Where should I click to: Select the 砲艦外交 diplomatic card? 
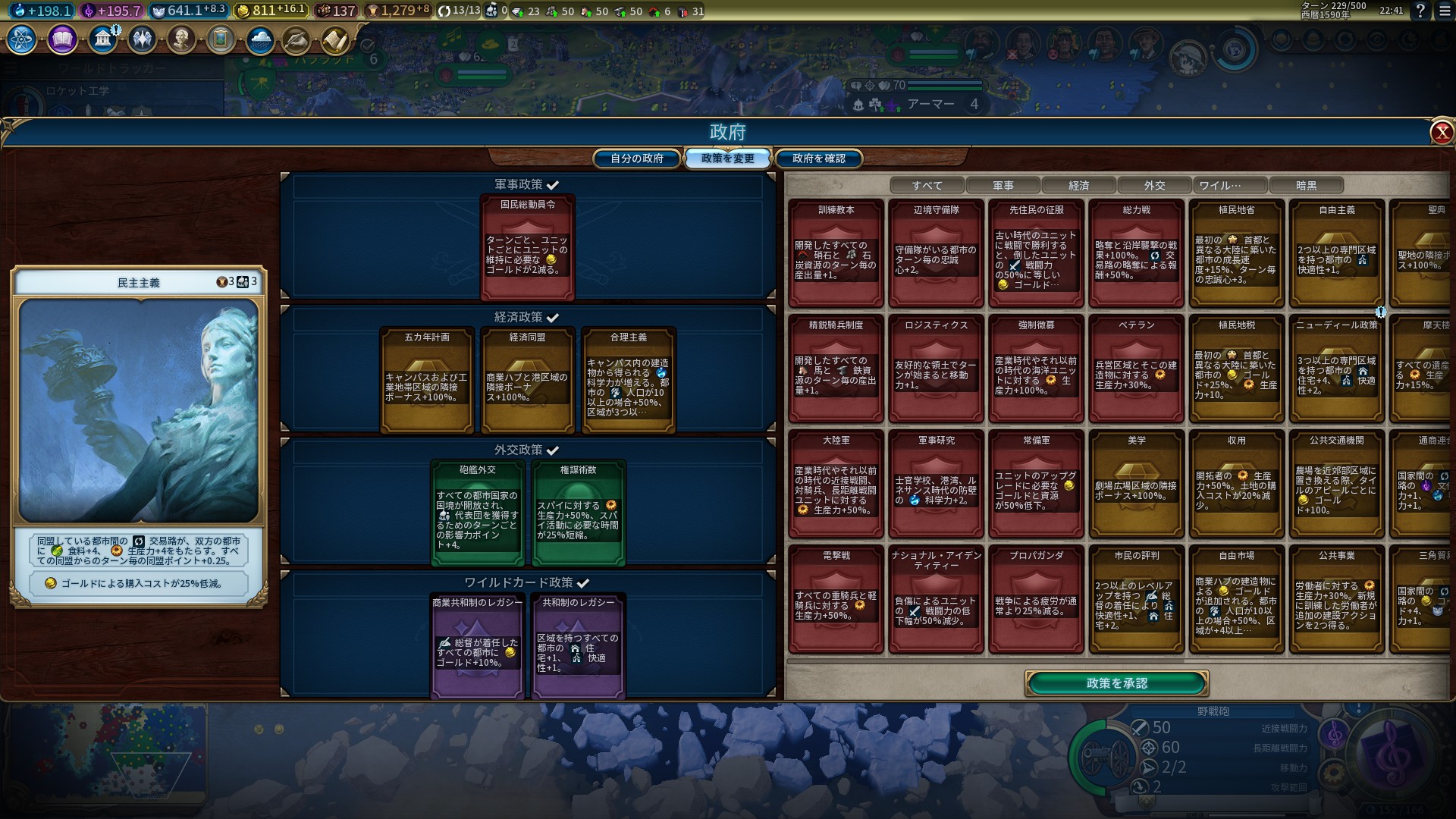478,513
